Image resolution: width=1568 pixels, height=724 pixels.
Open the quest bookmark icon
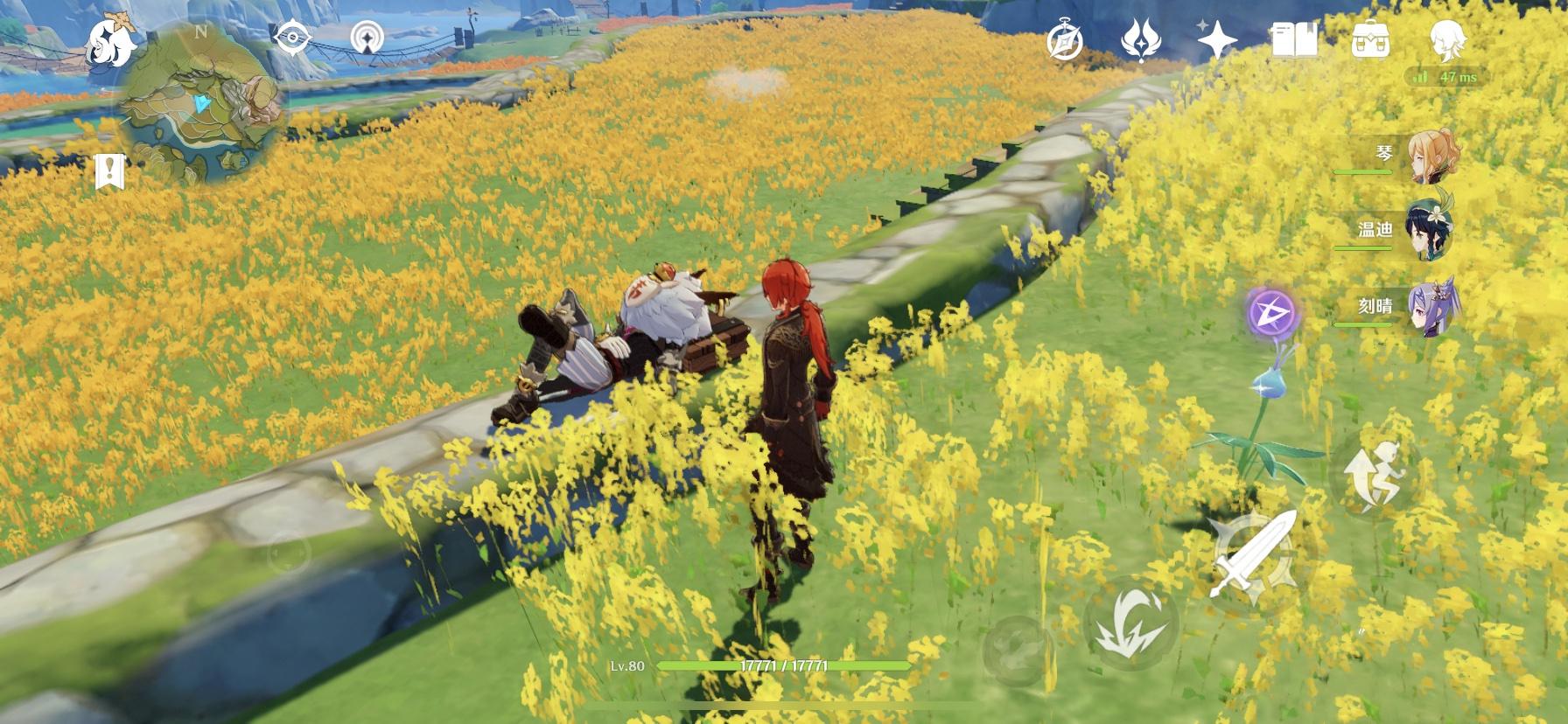tap(109, 172)
